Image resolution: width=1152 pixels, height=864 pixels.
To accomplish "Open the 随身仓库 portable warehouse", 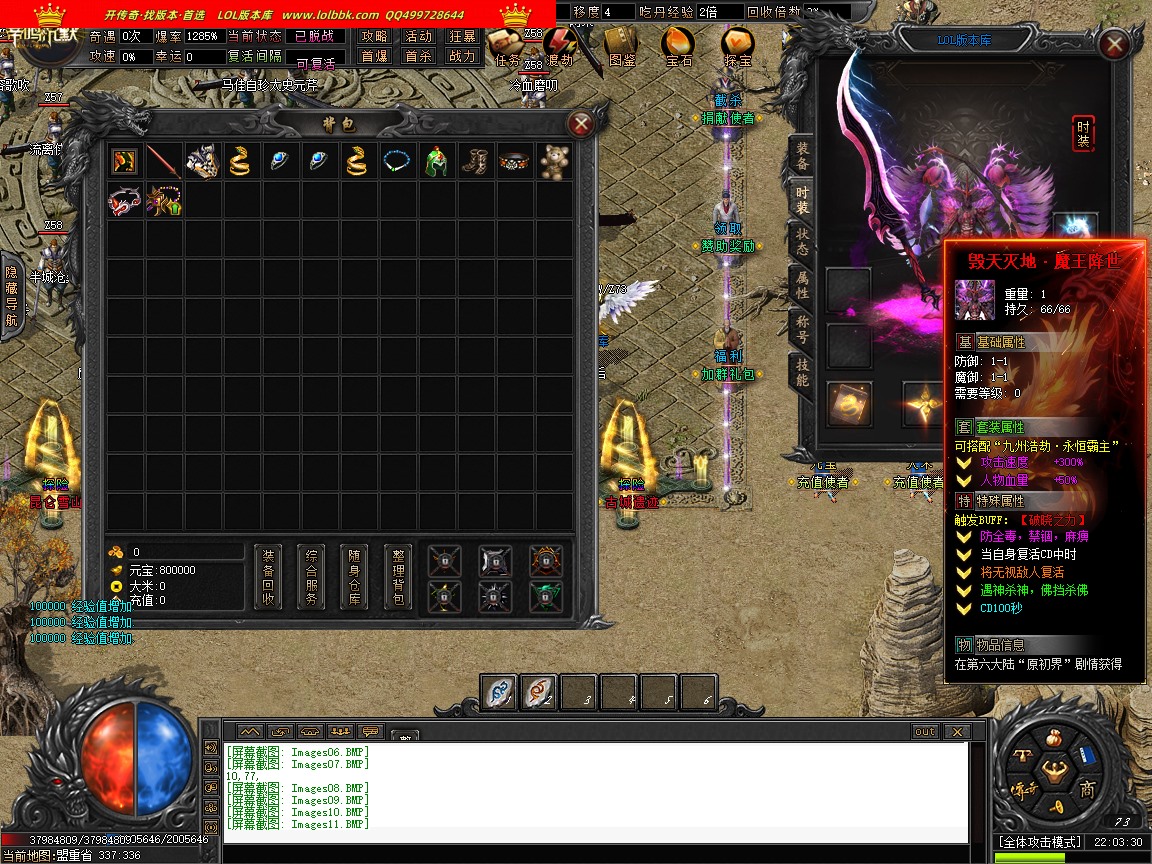I will pyautogui.click(x=355, y=578).
